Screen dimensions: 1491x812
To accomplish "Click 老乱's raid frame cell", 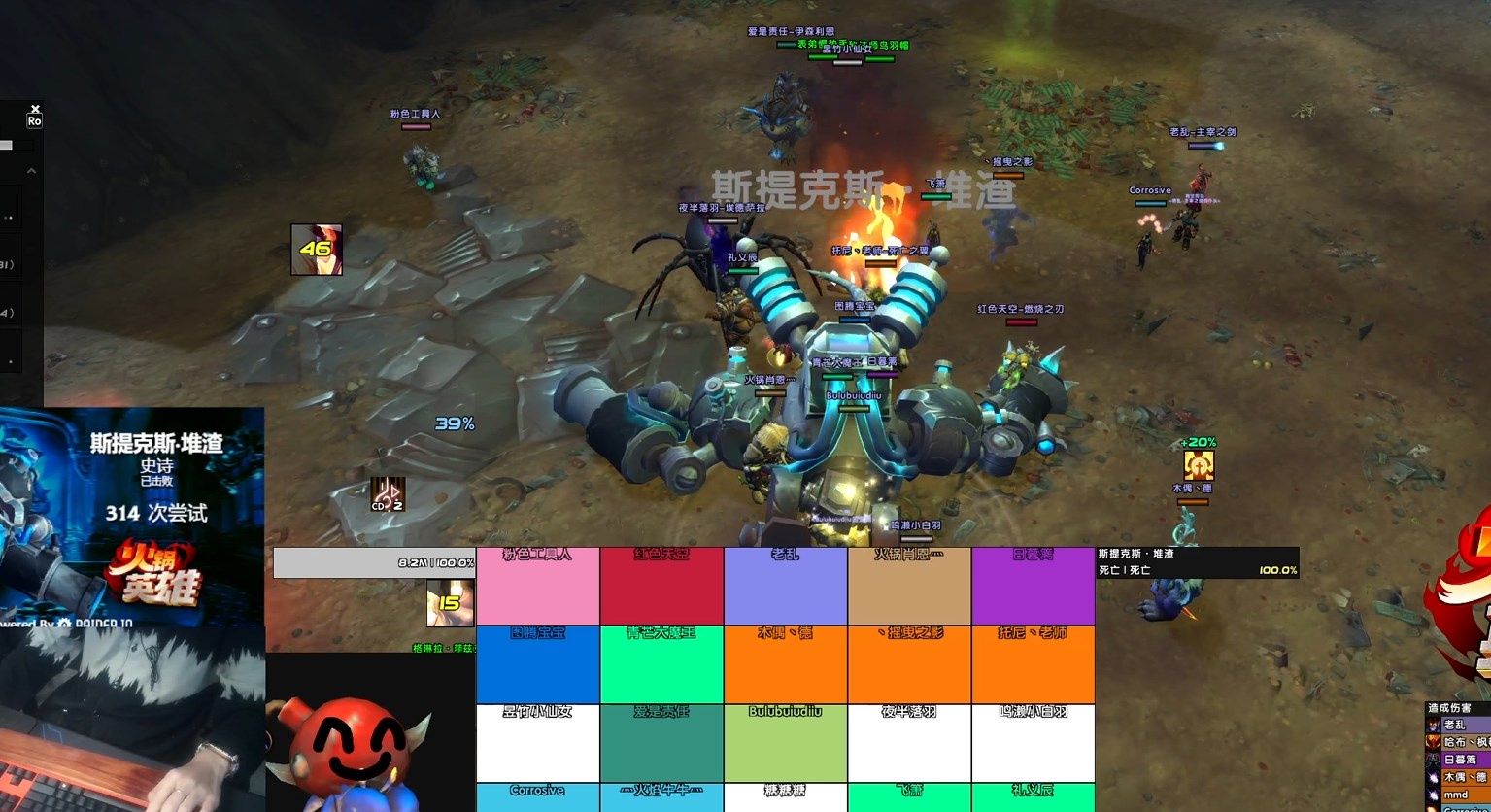I will tap(785, 587).
